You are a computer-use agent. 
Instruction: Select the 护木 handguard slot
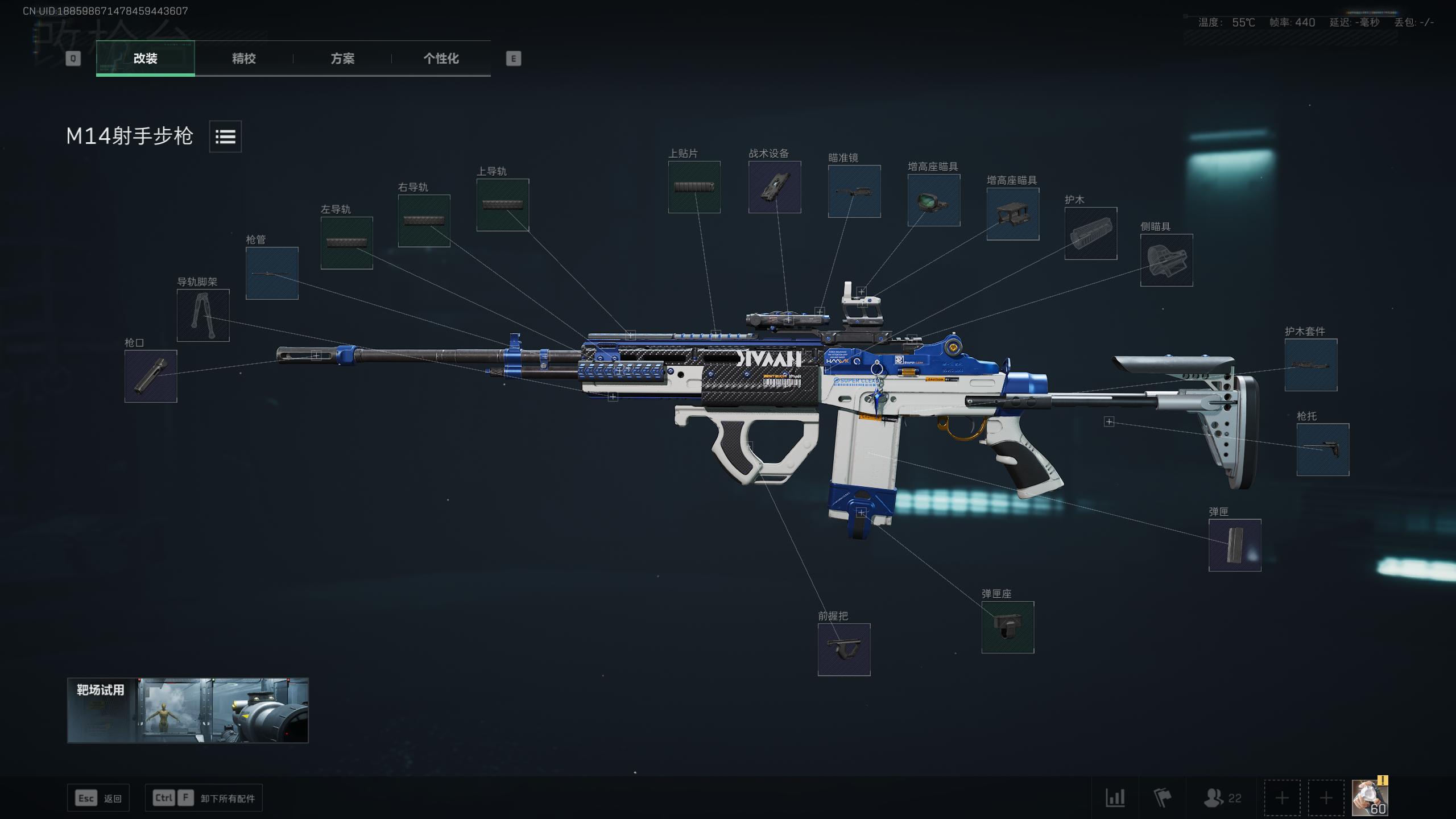[x=1091, y=233]
